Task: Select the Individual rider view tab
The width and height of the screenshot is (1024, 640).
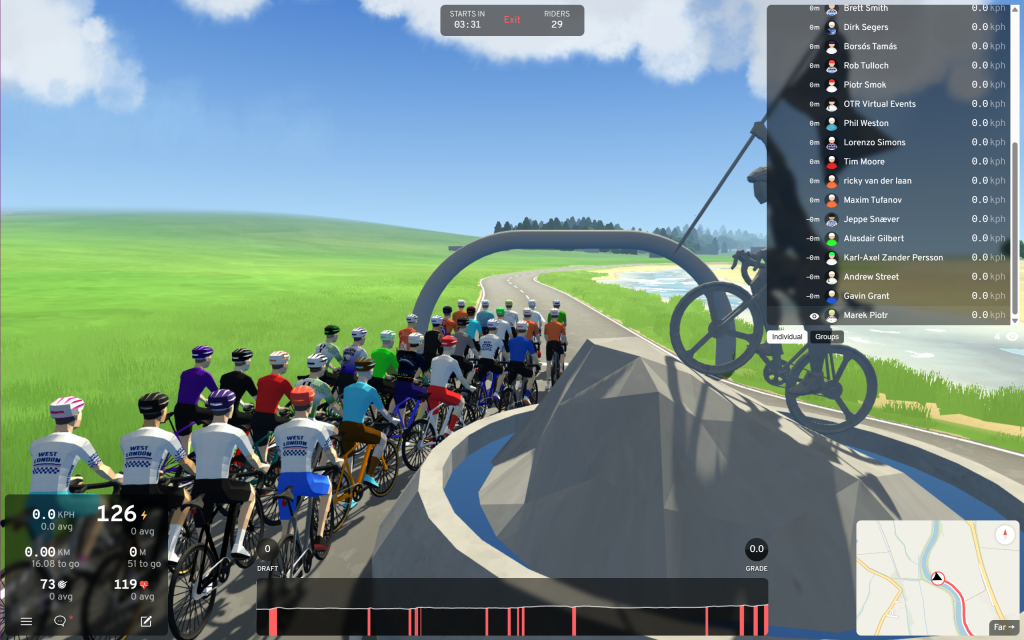Action: point(787,337)
